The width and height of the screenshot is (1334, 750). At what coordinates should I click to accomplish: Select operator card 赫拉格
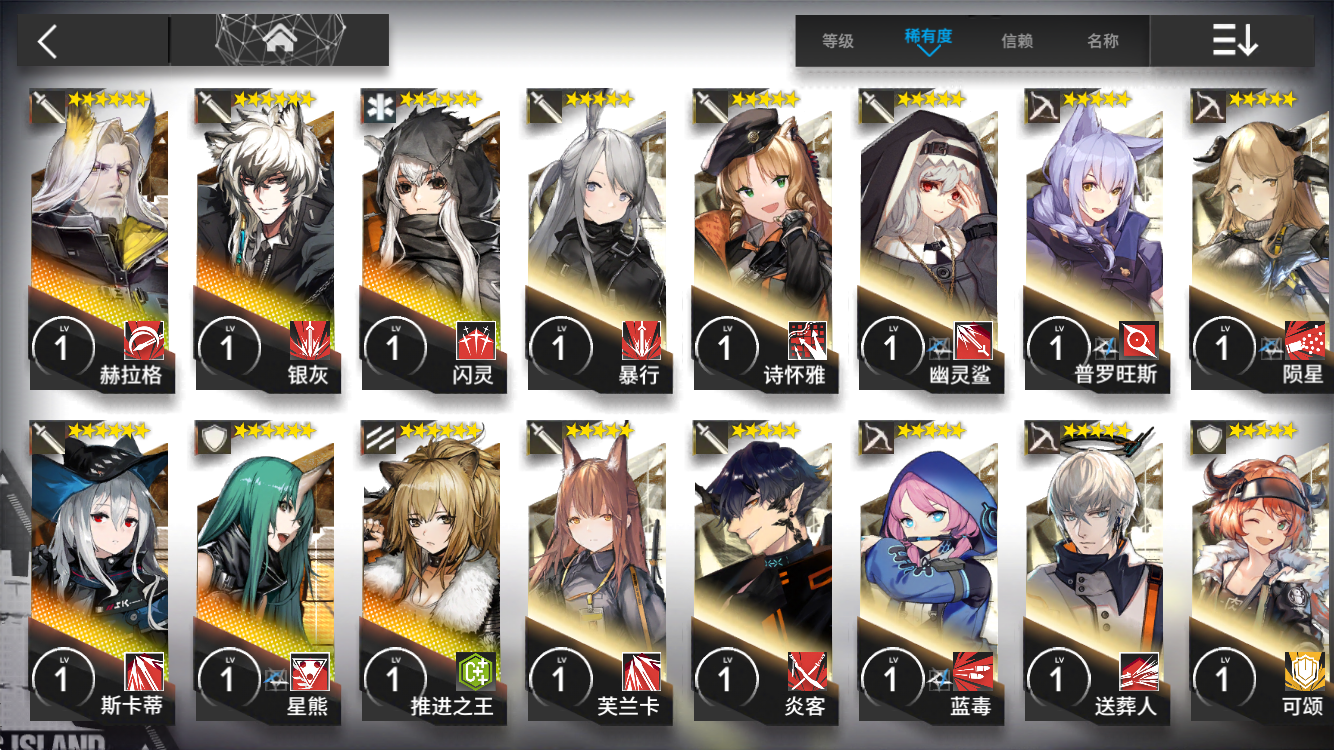click(100, 240)
